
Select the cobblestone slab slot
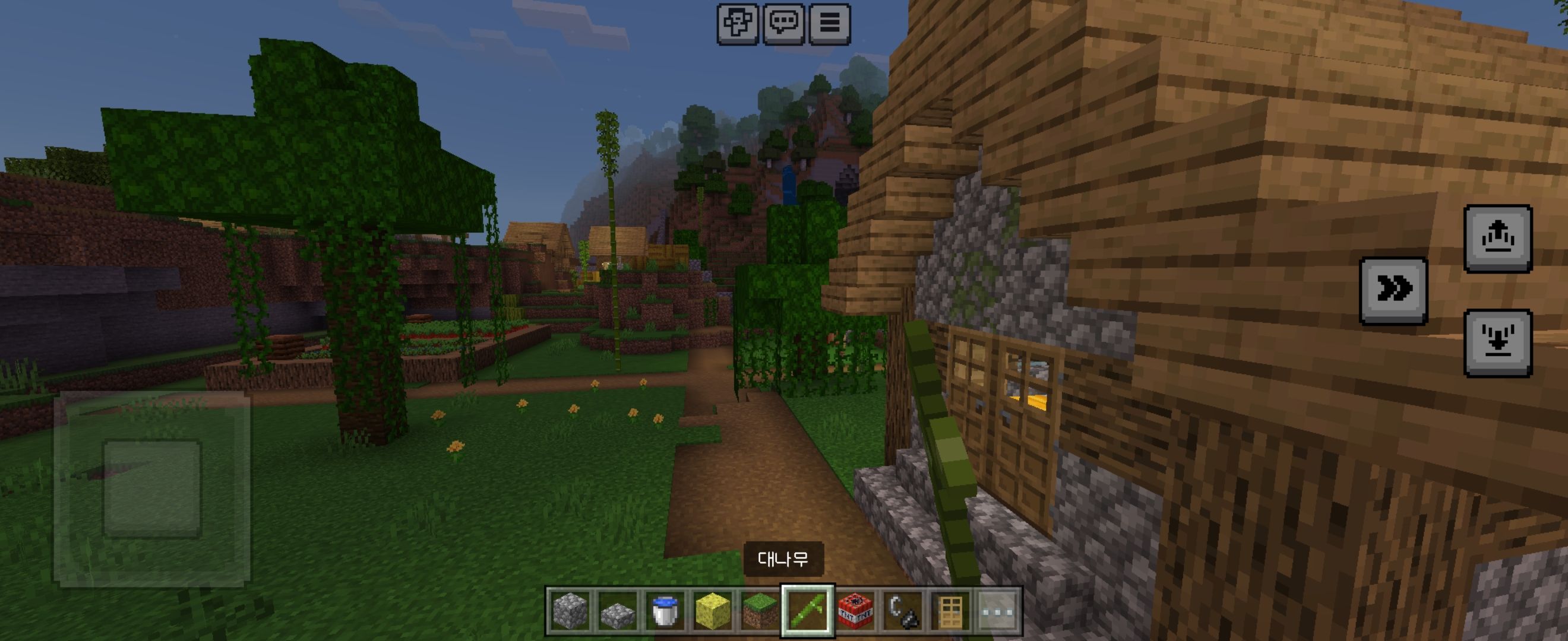pos(617,610)
